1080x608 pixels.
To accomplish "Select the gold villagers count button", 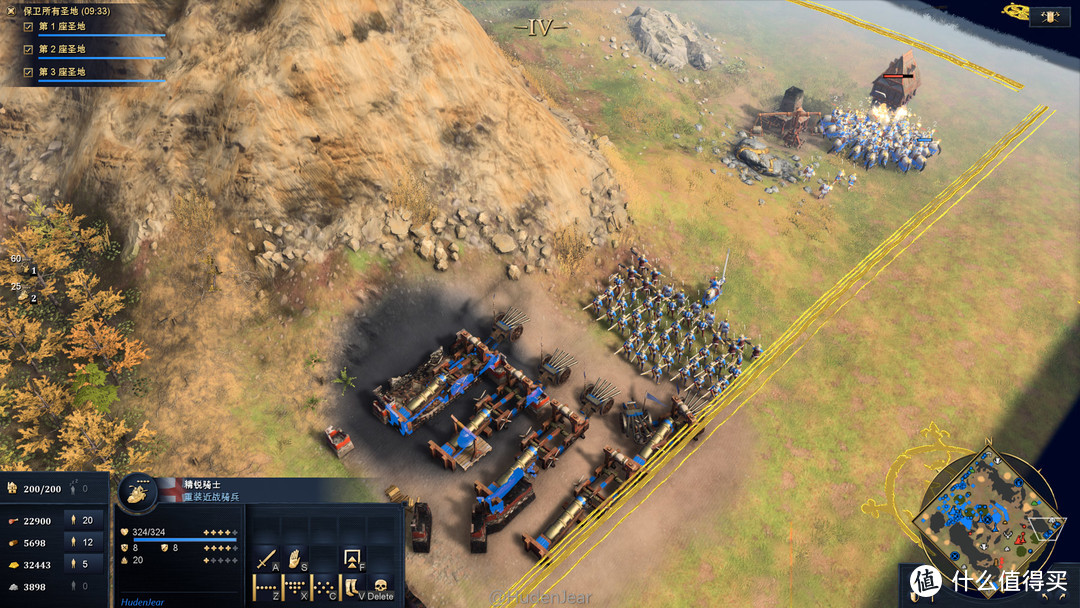I will point(82,564).
